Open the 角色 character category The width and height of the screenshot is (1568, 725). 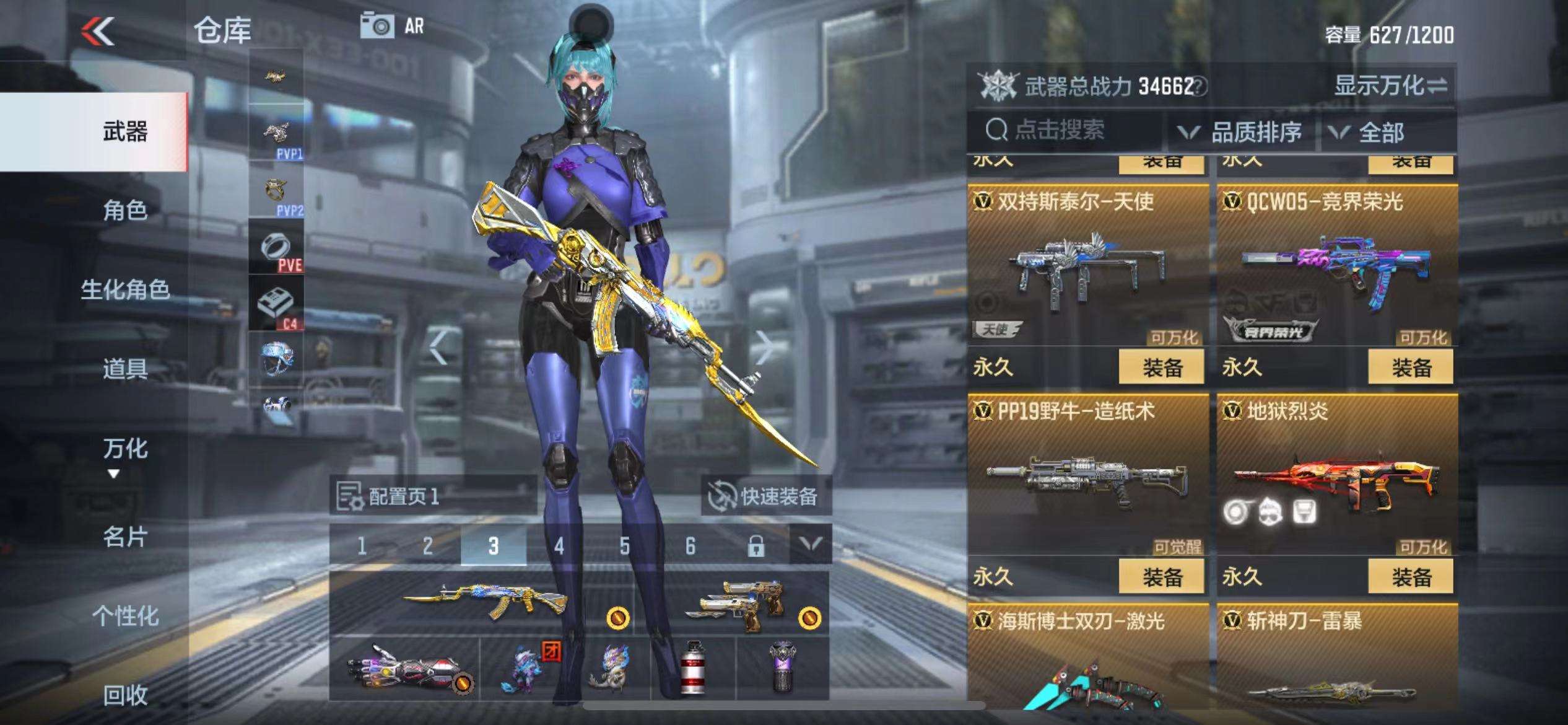point(124,211)
